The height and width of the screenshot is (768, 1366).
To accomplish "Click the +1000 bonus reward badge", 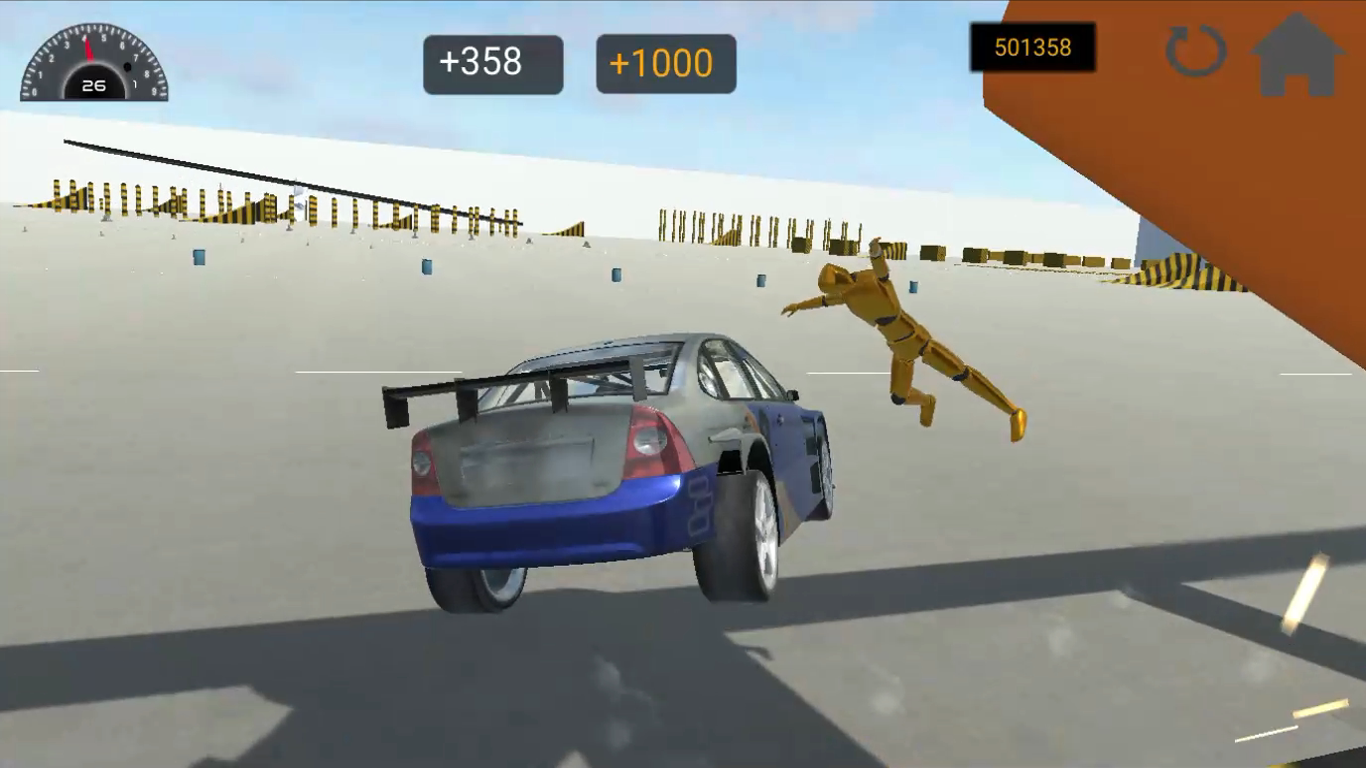I will click(665, 62).
